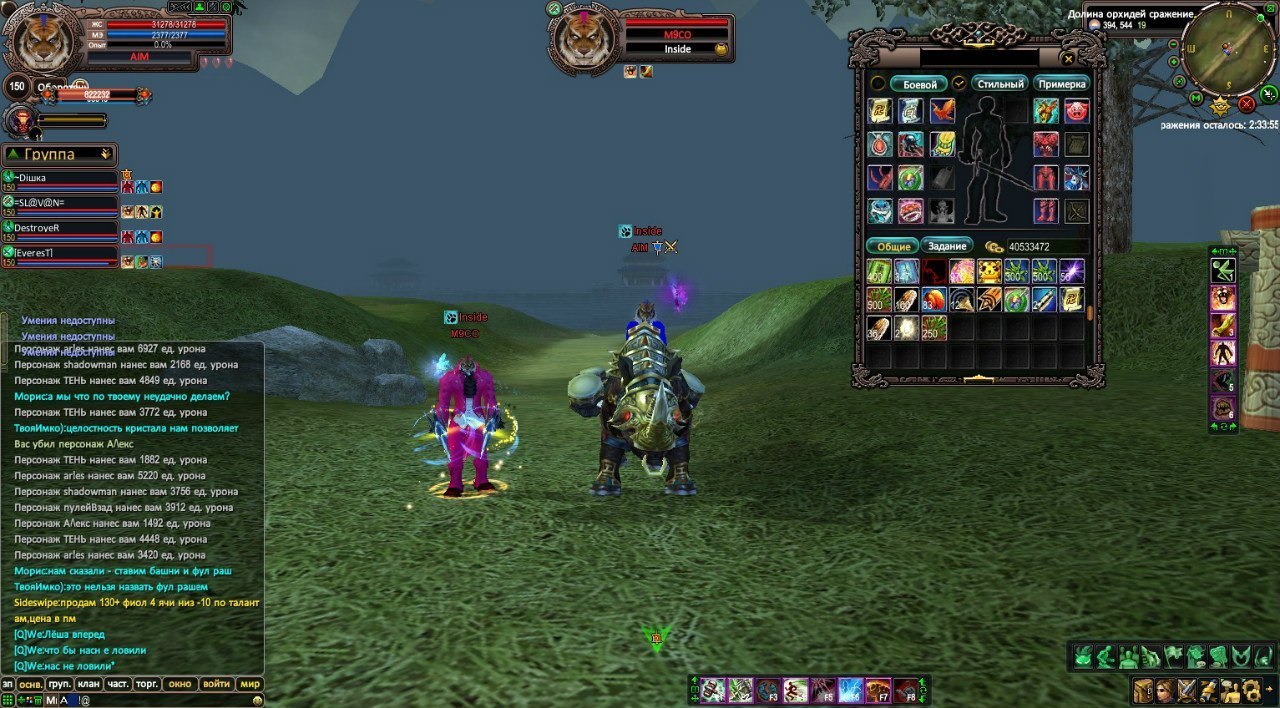Screen dimensions: 1280x708
Task: Switch to the торг. chat tab
Action: click(147, 684)
